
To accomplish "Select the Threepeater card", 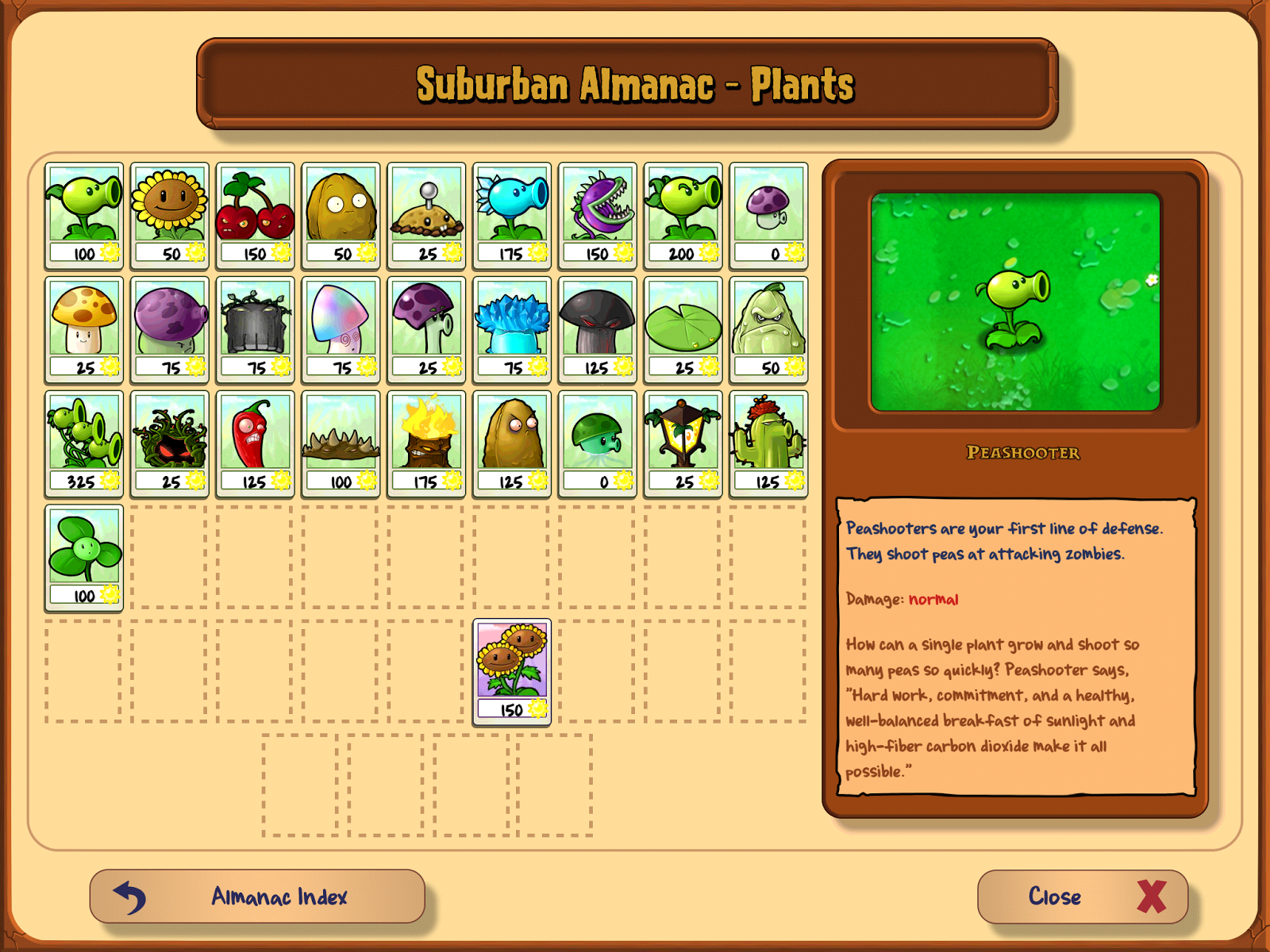I will click(x=83, y=440).
